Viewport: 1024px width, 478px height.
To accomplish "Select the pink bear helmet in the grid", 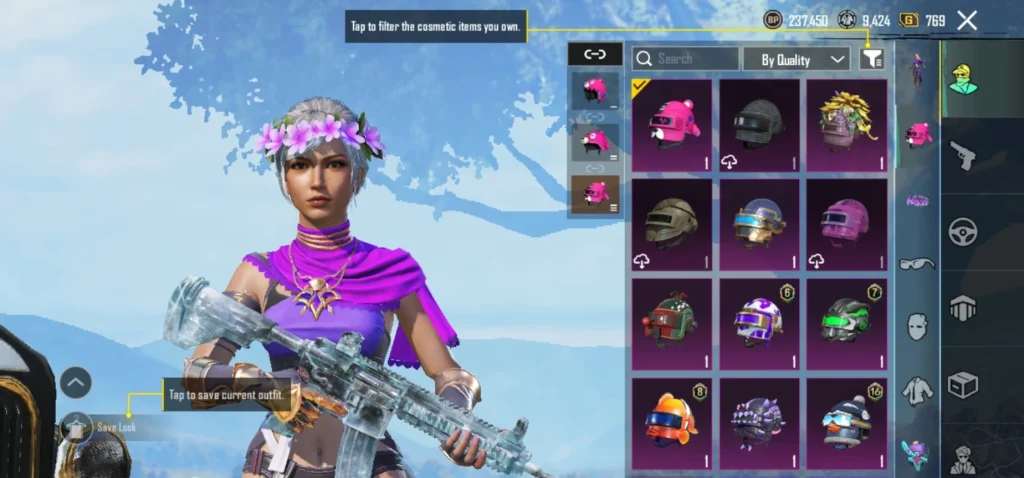I will coord(672,125).
